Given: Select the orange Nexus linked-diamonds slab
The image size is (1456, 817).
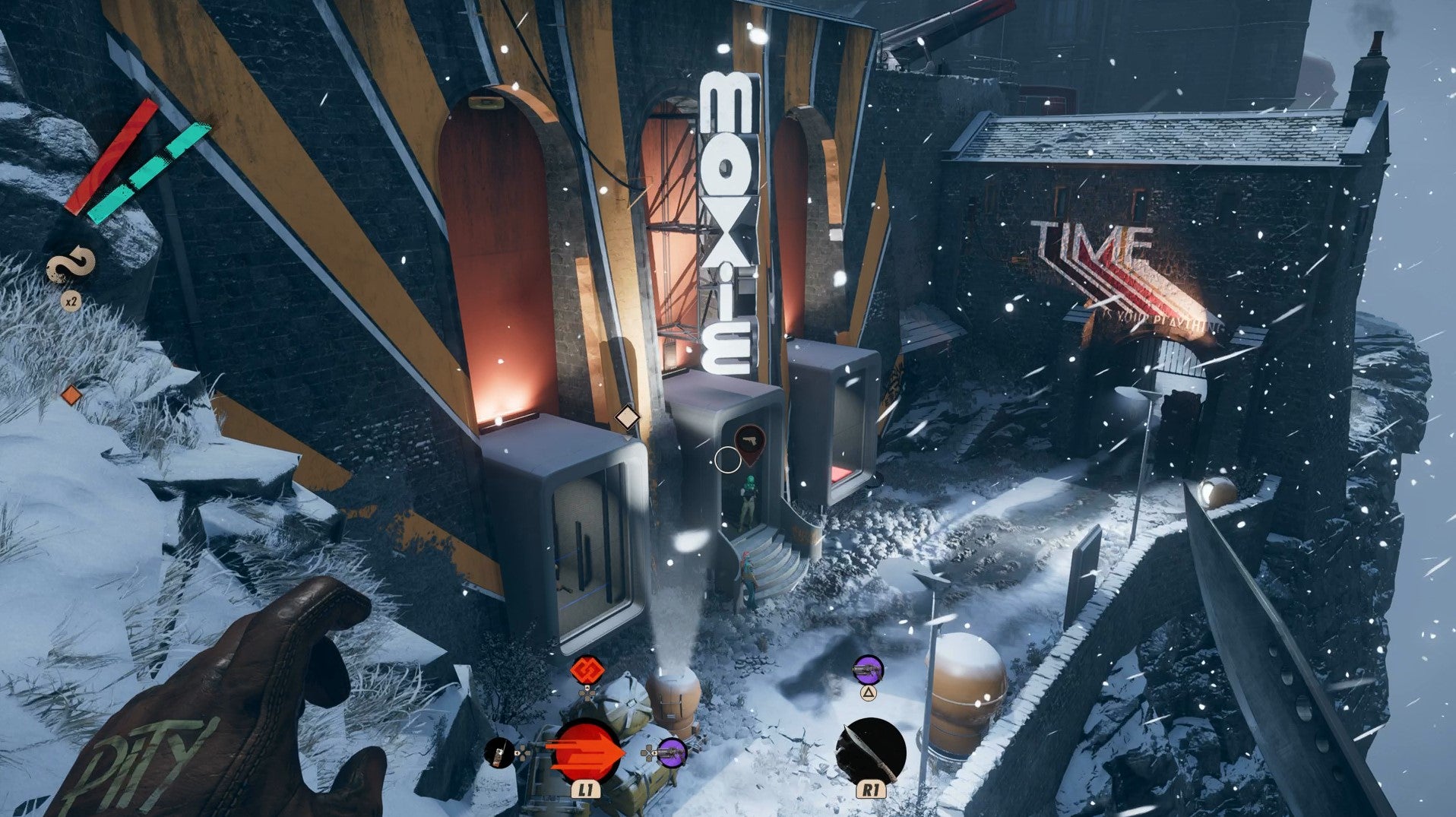Looking at the screenshot, I should pos(587,671).
